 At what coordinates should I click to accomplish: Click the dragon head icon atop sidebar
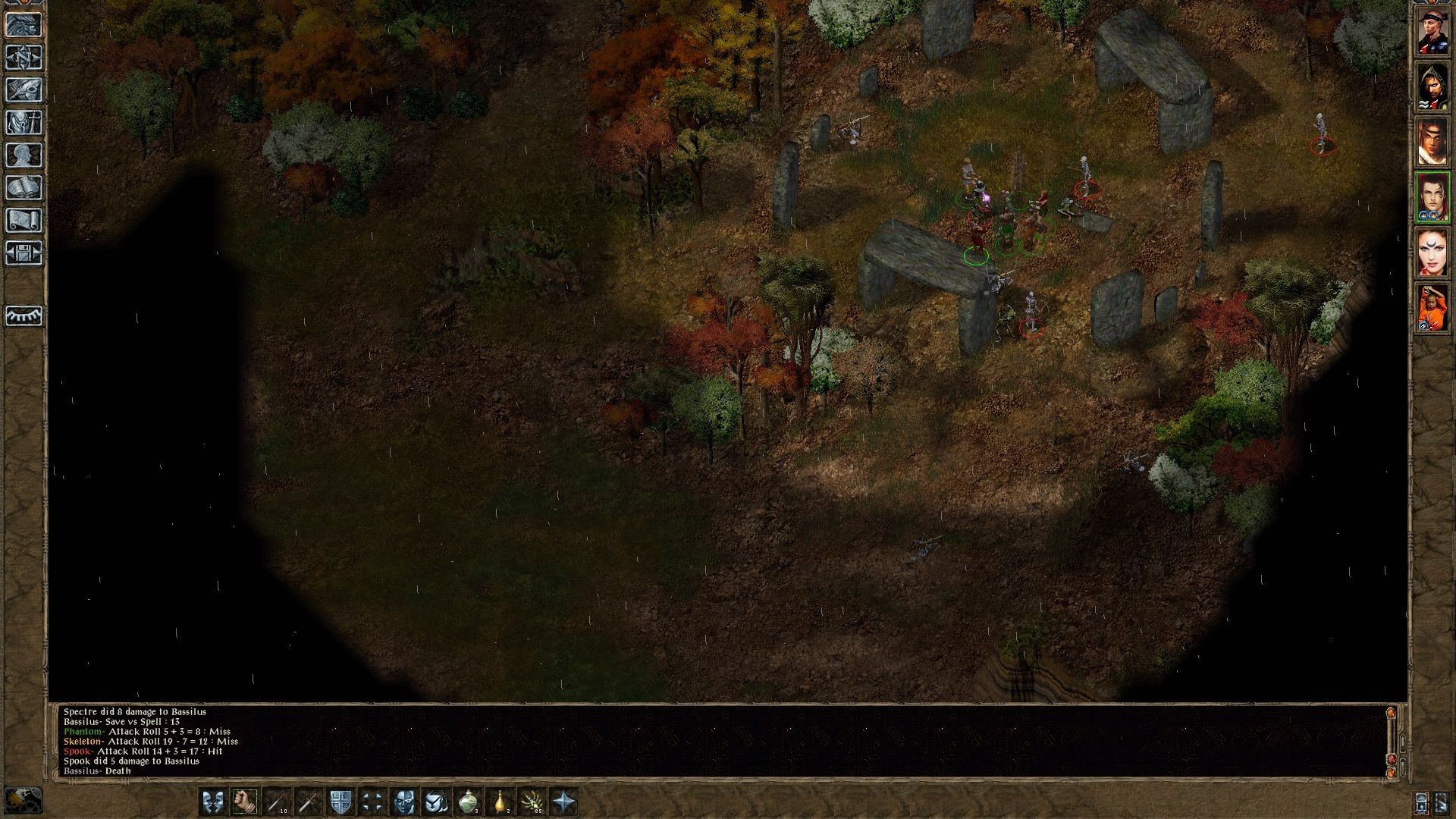21,24
